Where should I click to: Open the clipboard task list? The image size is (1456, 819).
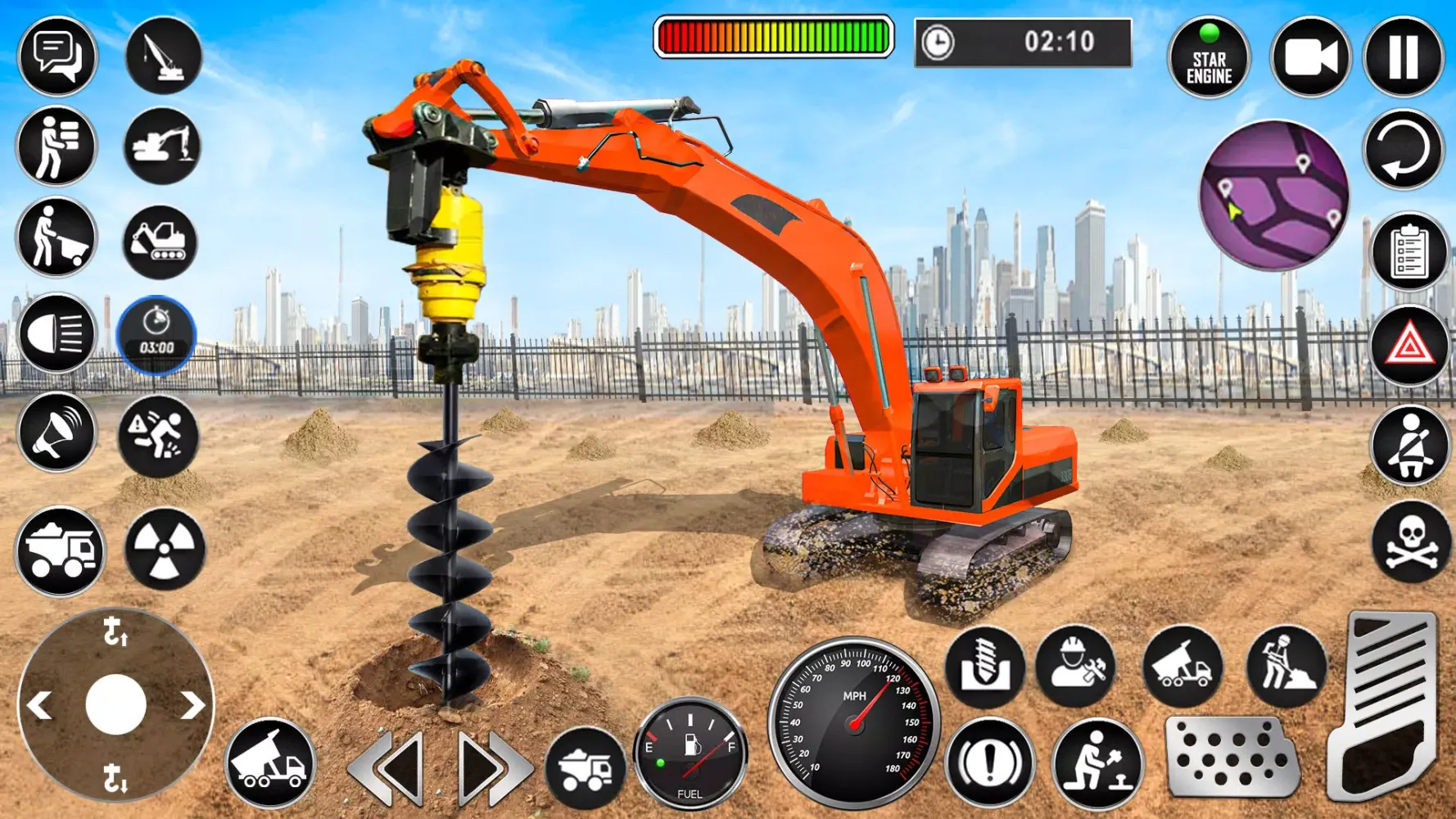click(x=1407, y=254)
